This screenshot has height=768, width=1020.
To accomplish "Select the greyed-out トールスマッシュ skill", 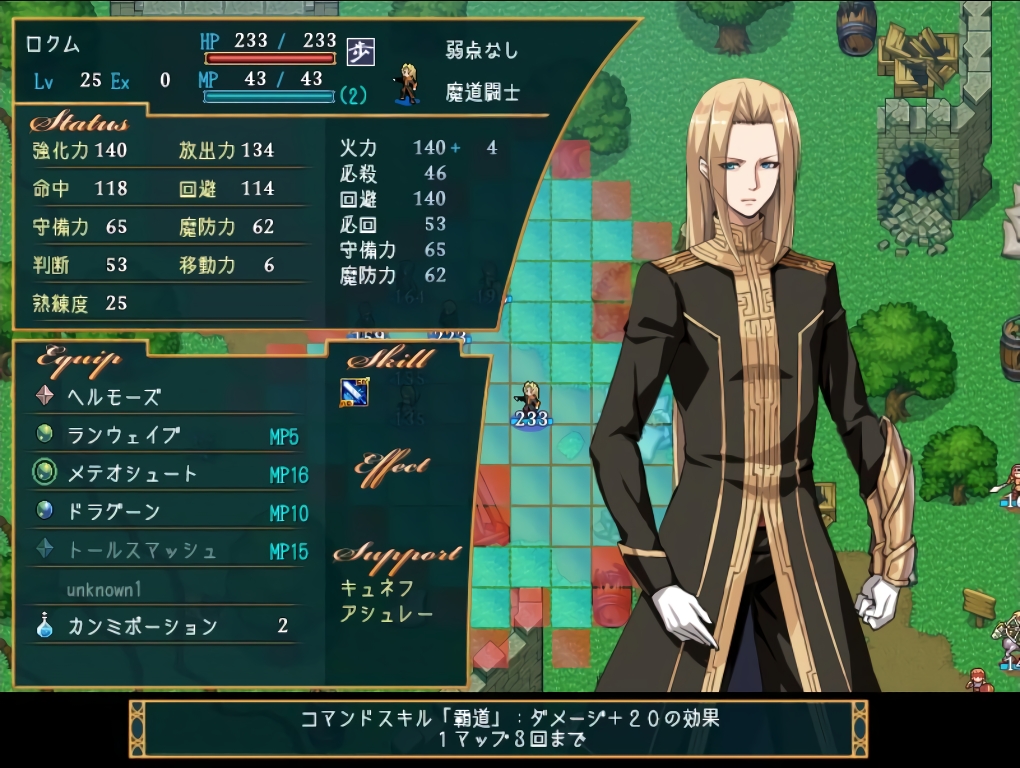I will (141, 550).
